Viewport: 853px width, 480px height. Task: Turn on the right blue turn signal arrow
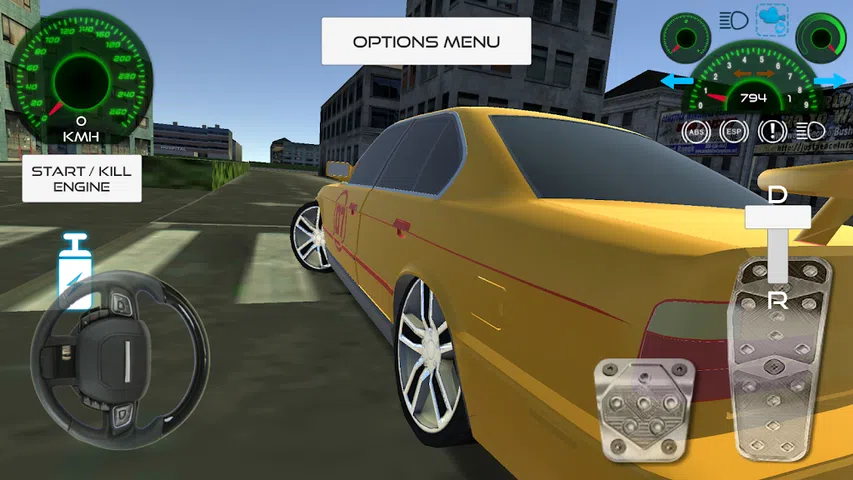pyautogui.click(x=829, y=79)
